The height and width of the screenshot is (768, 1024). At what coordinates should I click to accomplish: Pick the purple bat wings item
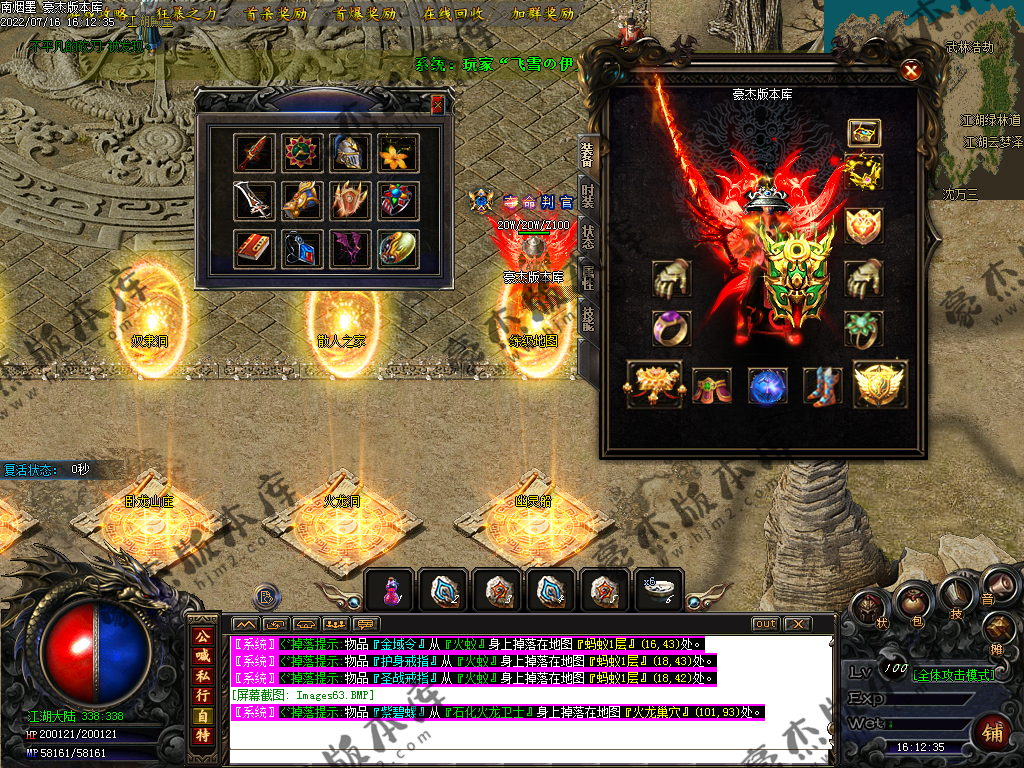(350, 249)
